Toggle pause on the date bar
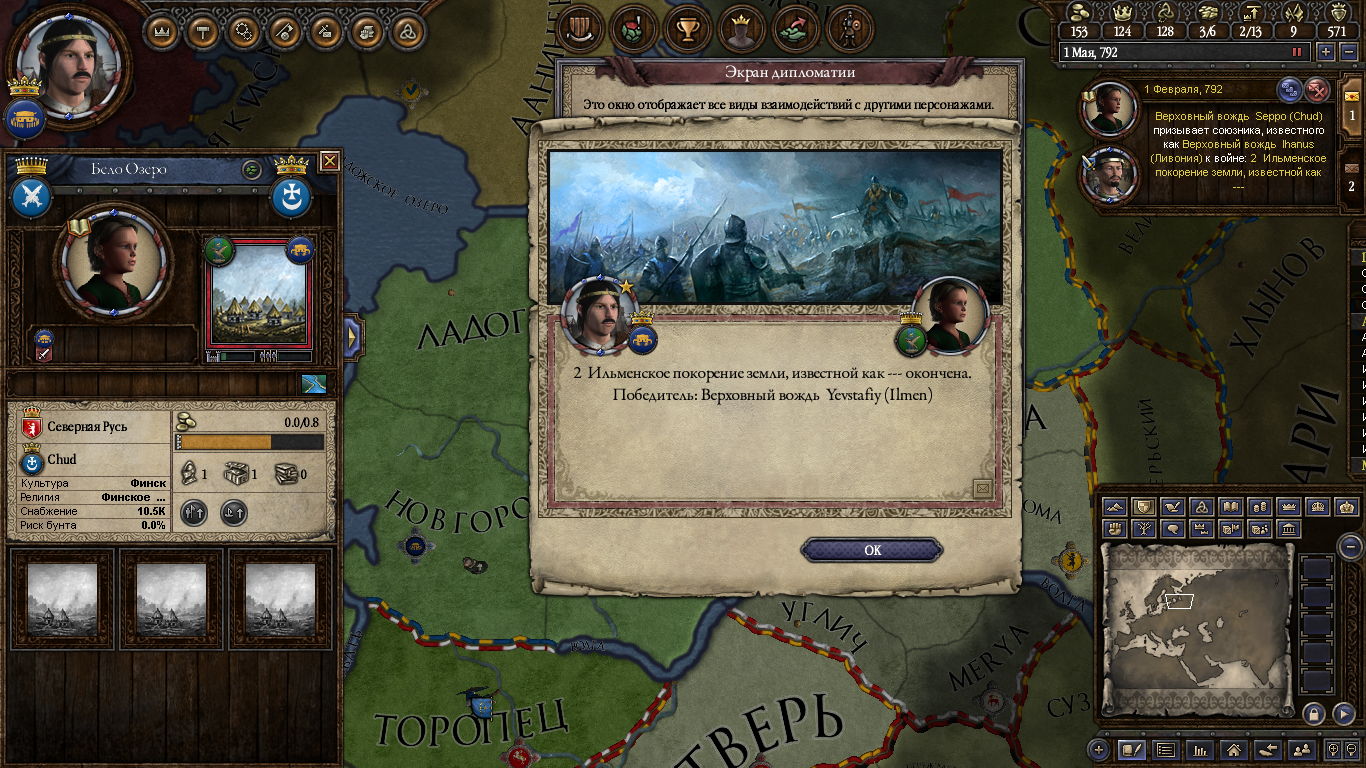 coord(1298,52)
